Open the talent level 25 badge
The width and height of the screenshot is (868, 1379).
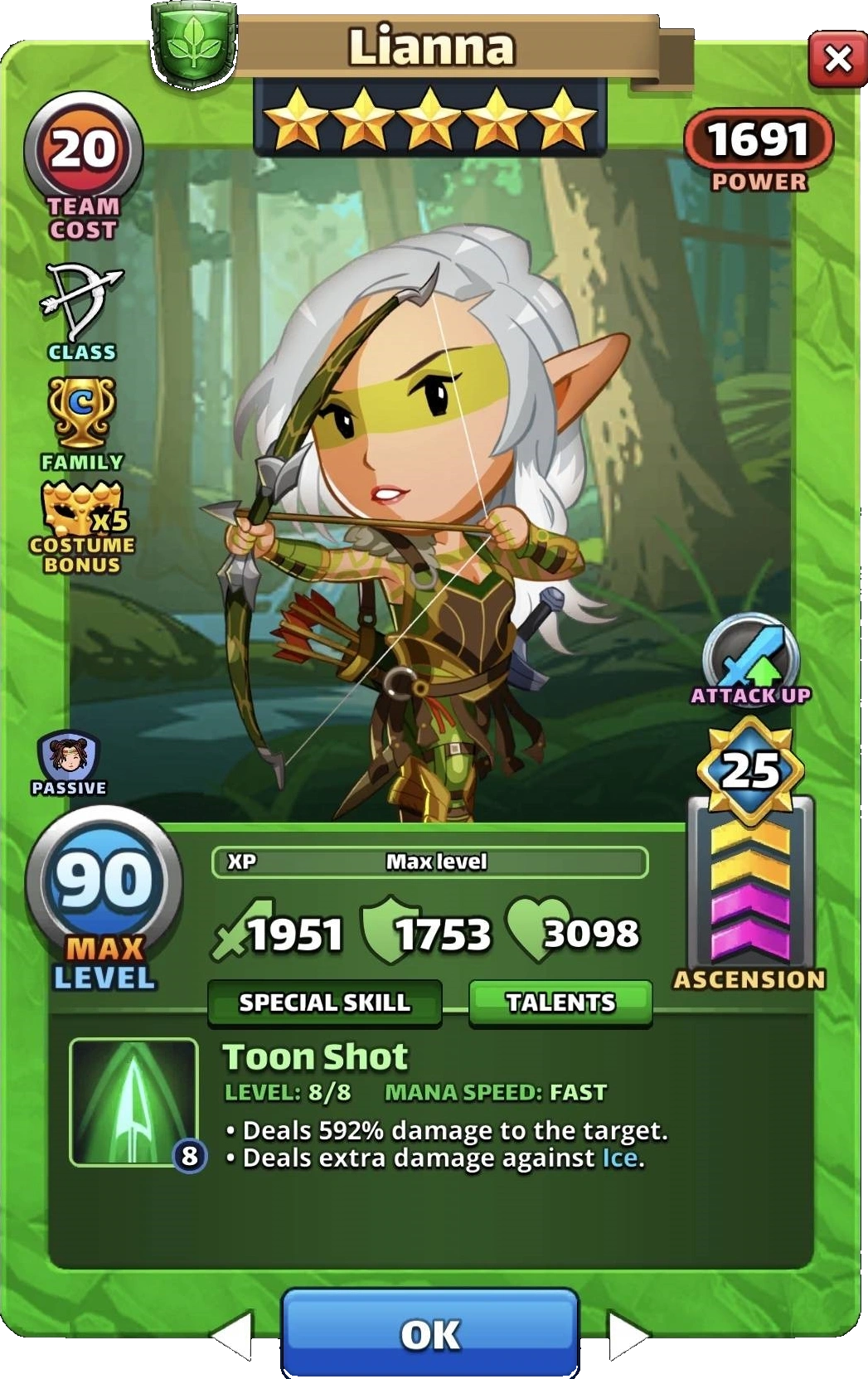coord(750,770)
